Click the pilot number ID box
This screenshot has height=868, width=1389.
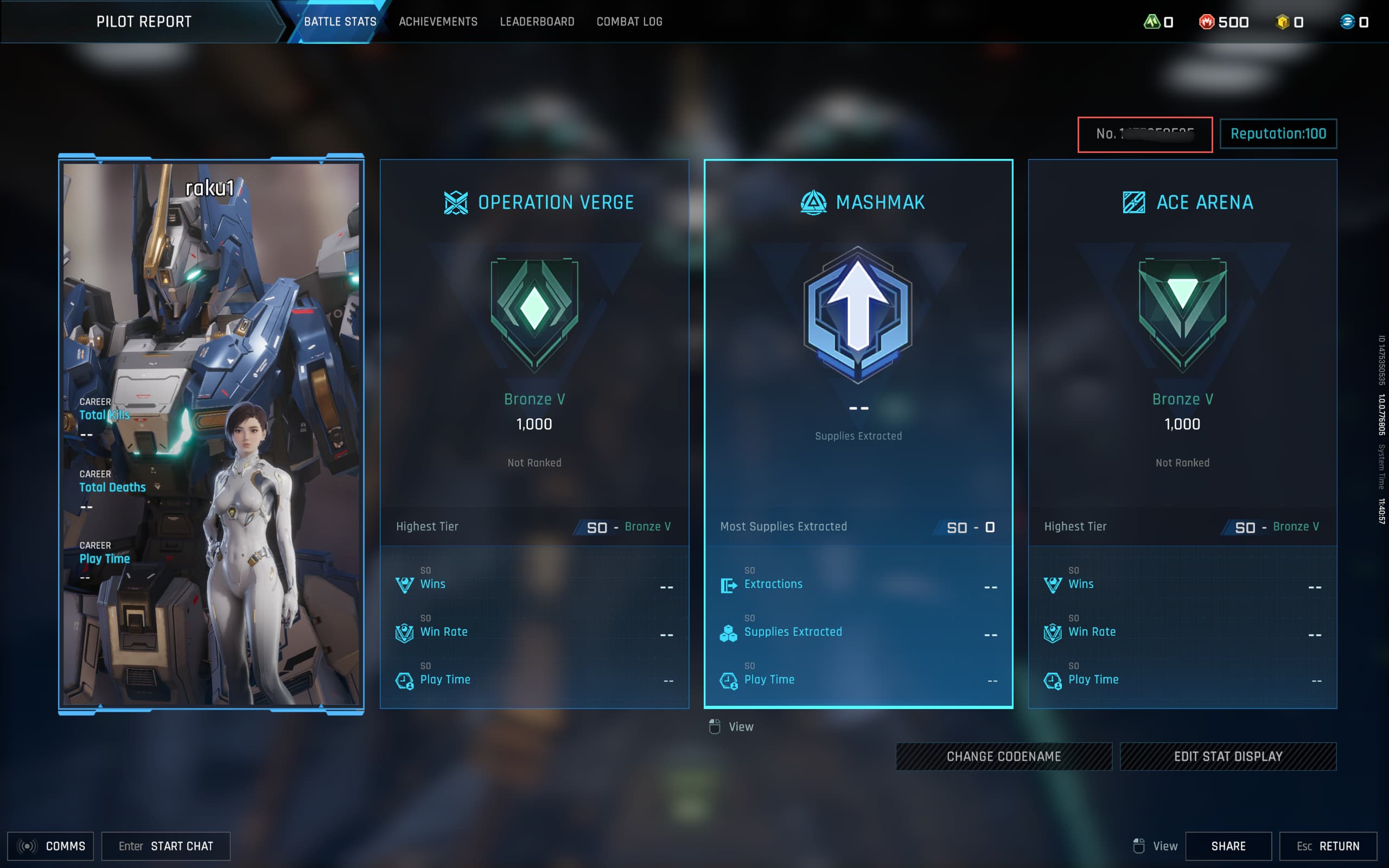1144,135
